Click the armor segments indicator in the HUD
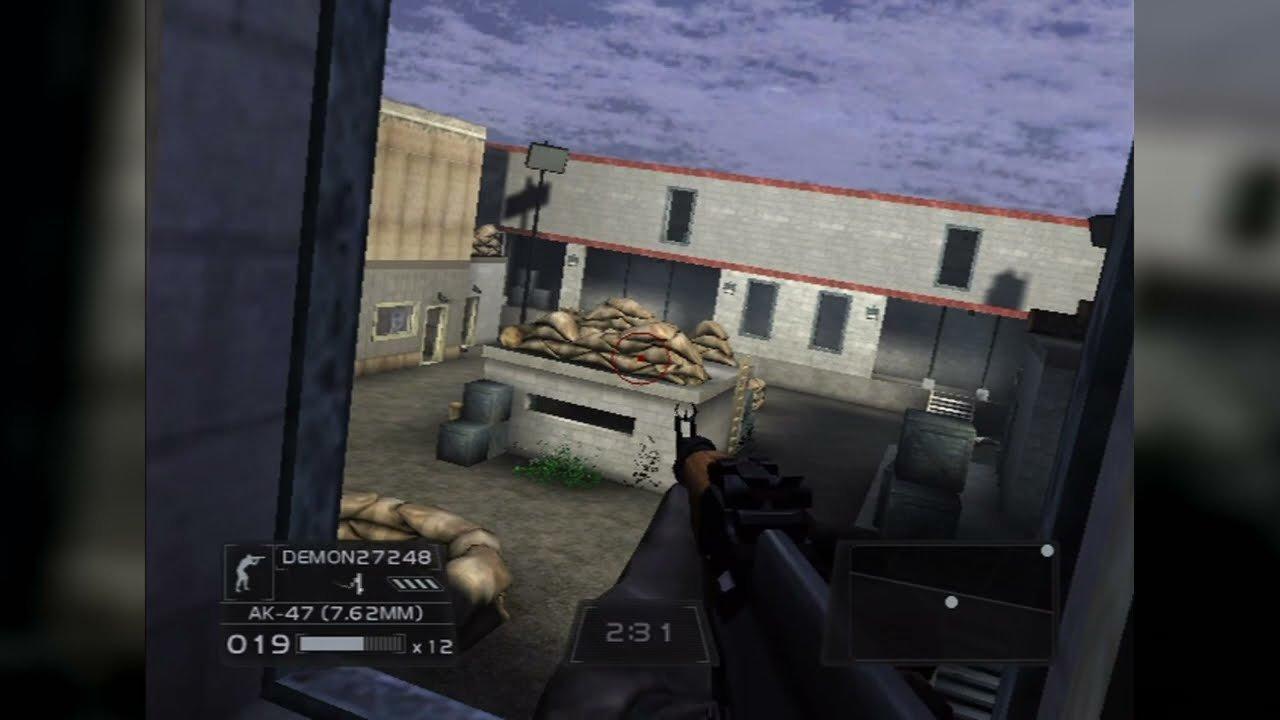The width and height of the screenshot is (1280, 720). [x=415, y=581]
